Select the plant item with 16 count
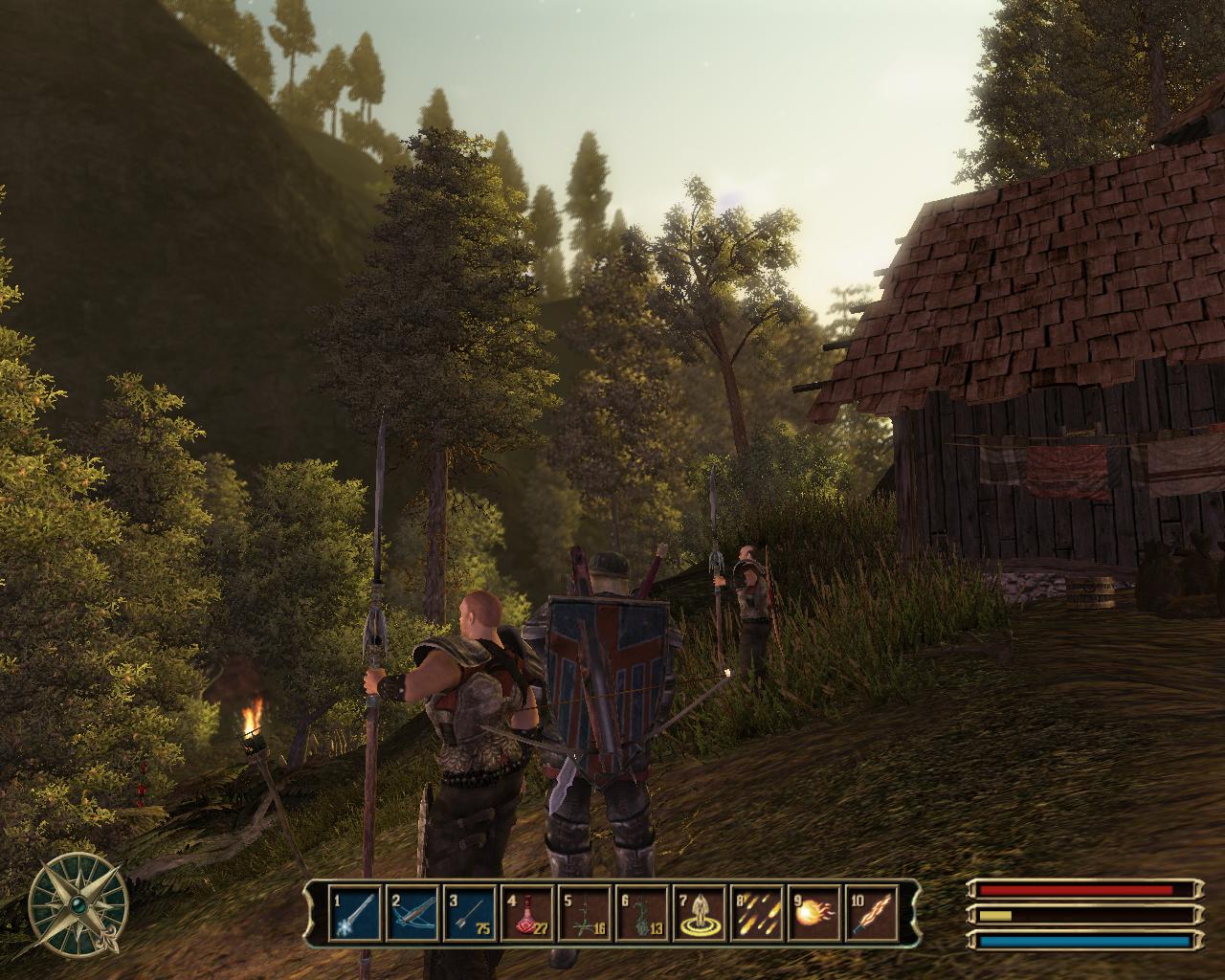This screenshot has width=1225, height=980. pyautogui.click(x=586, y=915)
